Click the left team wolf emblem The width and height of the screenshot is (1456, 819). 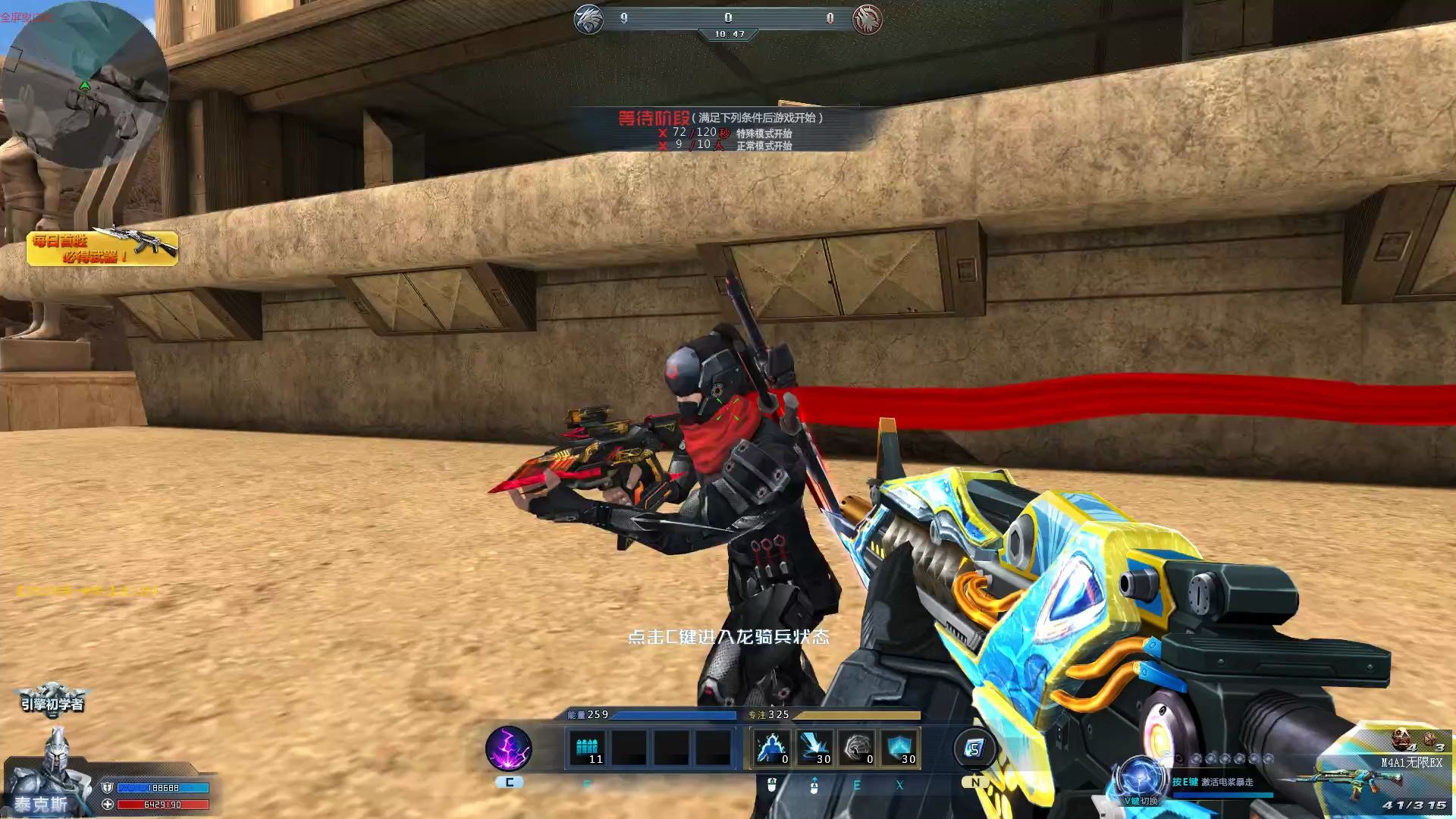tap(588, 19)
